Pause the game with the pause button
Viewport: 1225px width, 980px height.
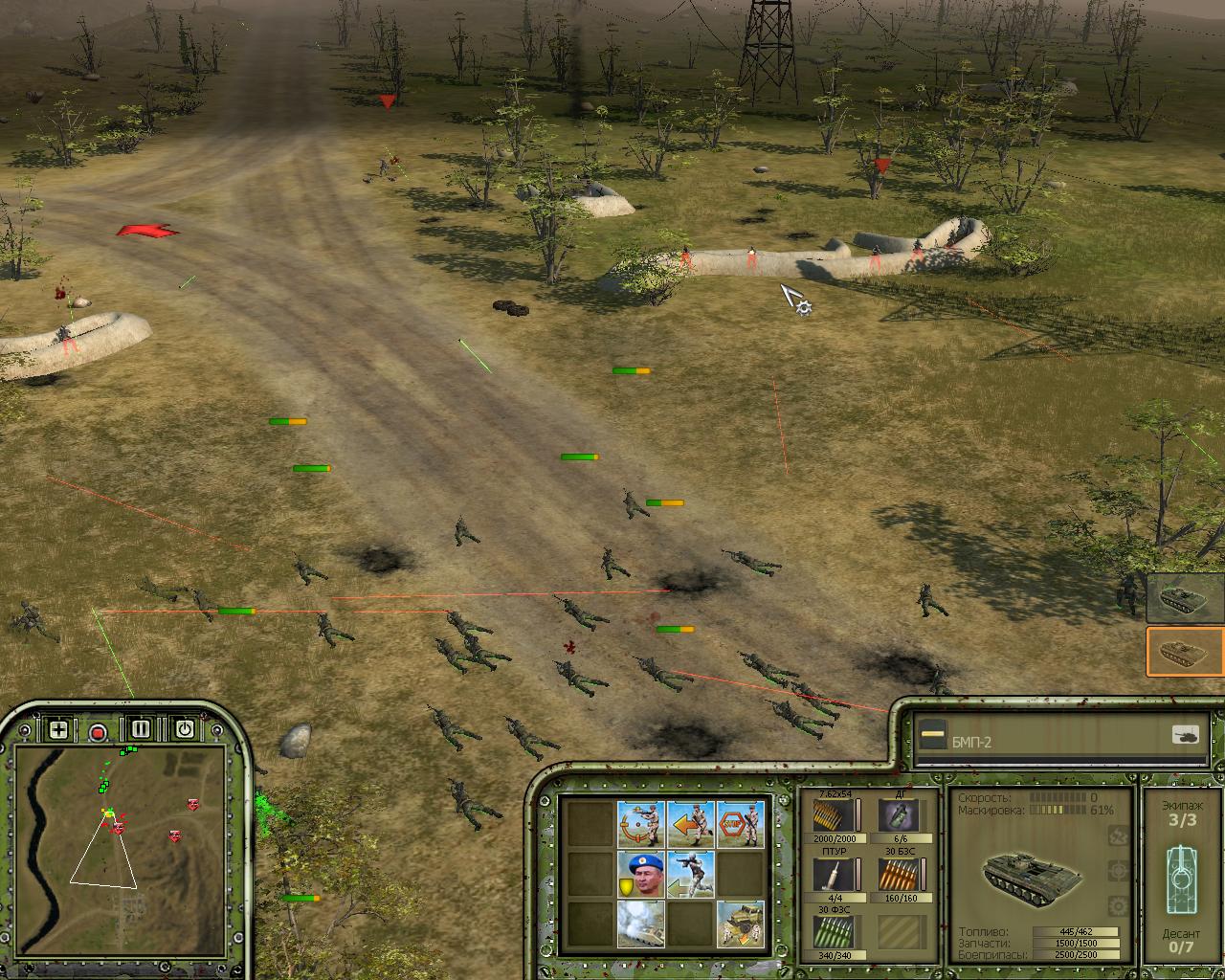click(x=141, y=729)
